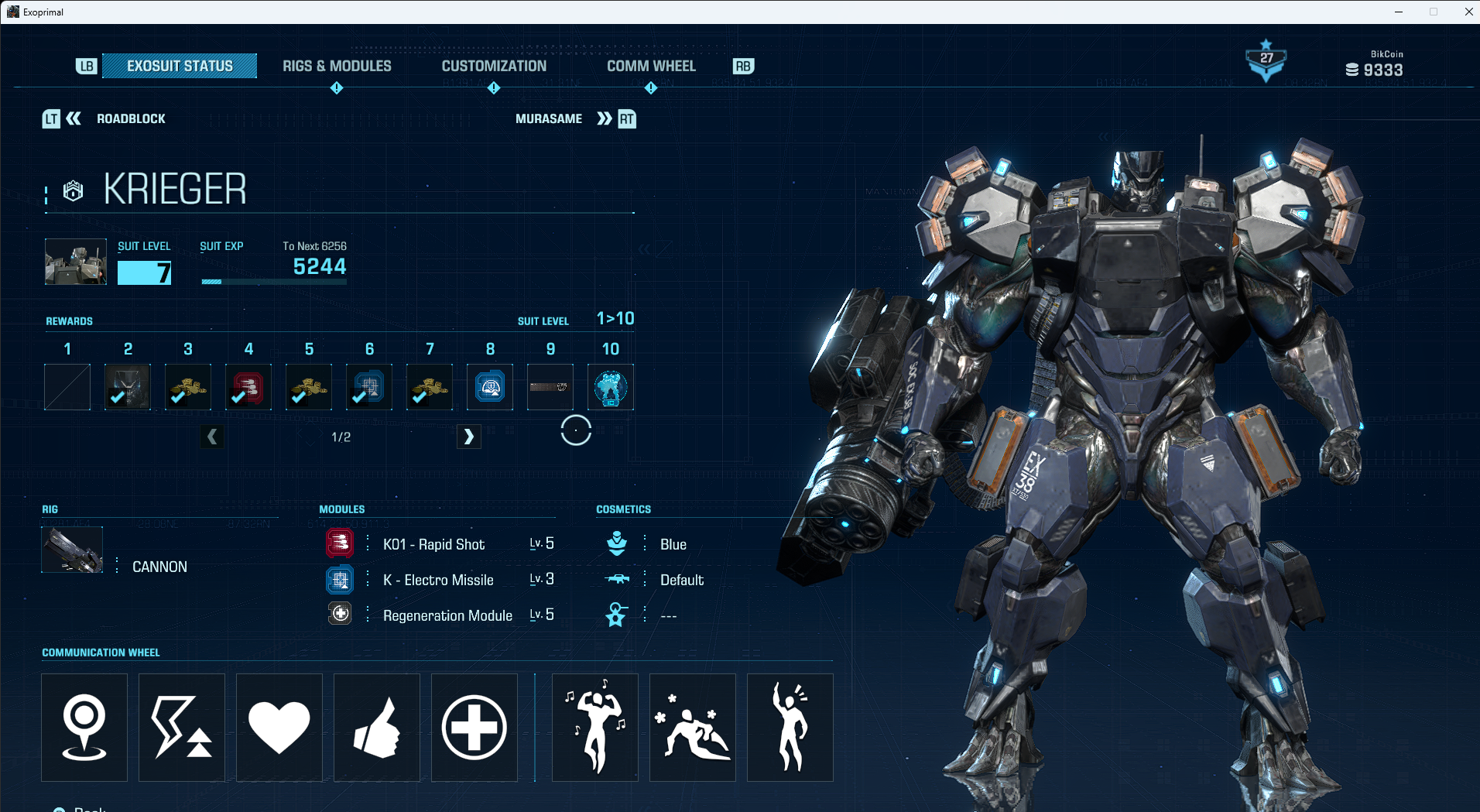Switch to the Murasame exosuit
The height and width of the screenshot is (812, 1480).
pos(550,118)
